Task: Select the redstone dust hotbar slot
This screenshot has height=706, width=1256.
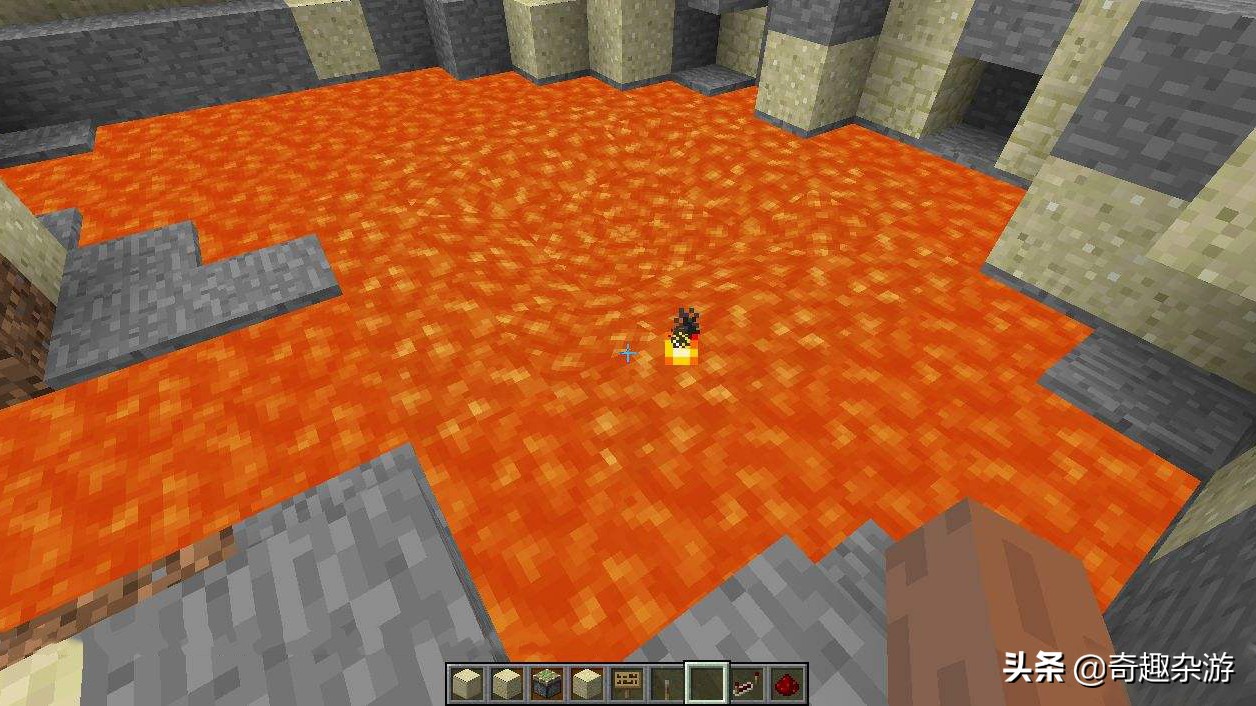Action: (787, 684)
